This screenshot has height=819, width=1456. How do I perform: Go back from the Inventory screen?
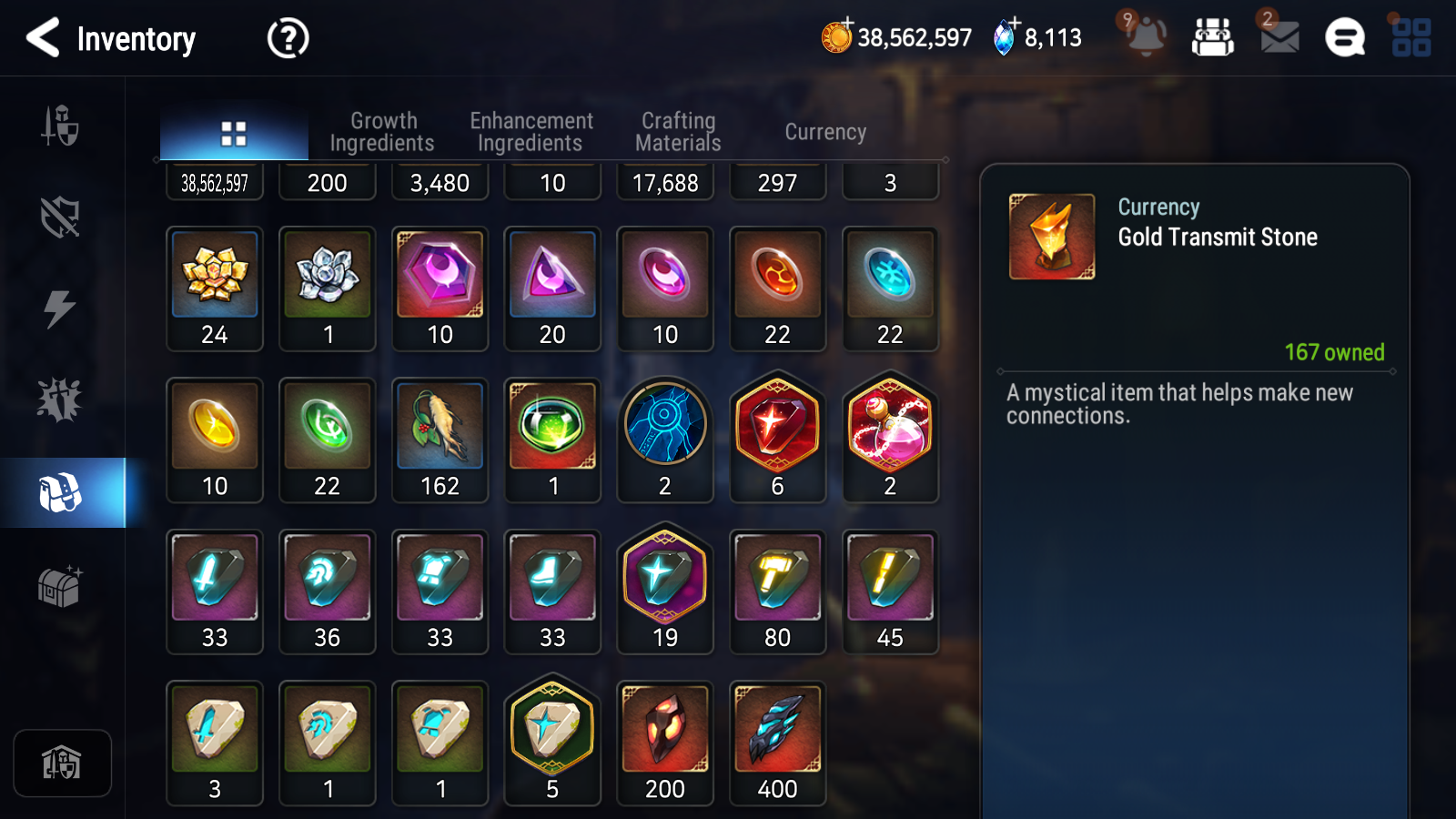point(43,38)
